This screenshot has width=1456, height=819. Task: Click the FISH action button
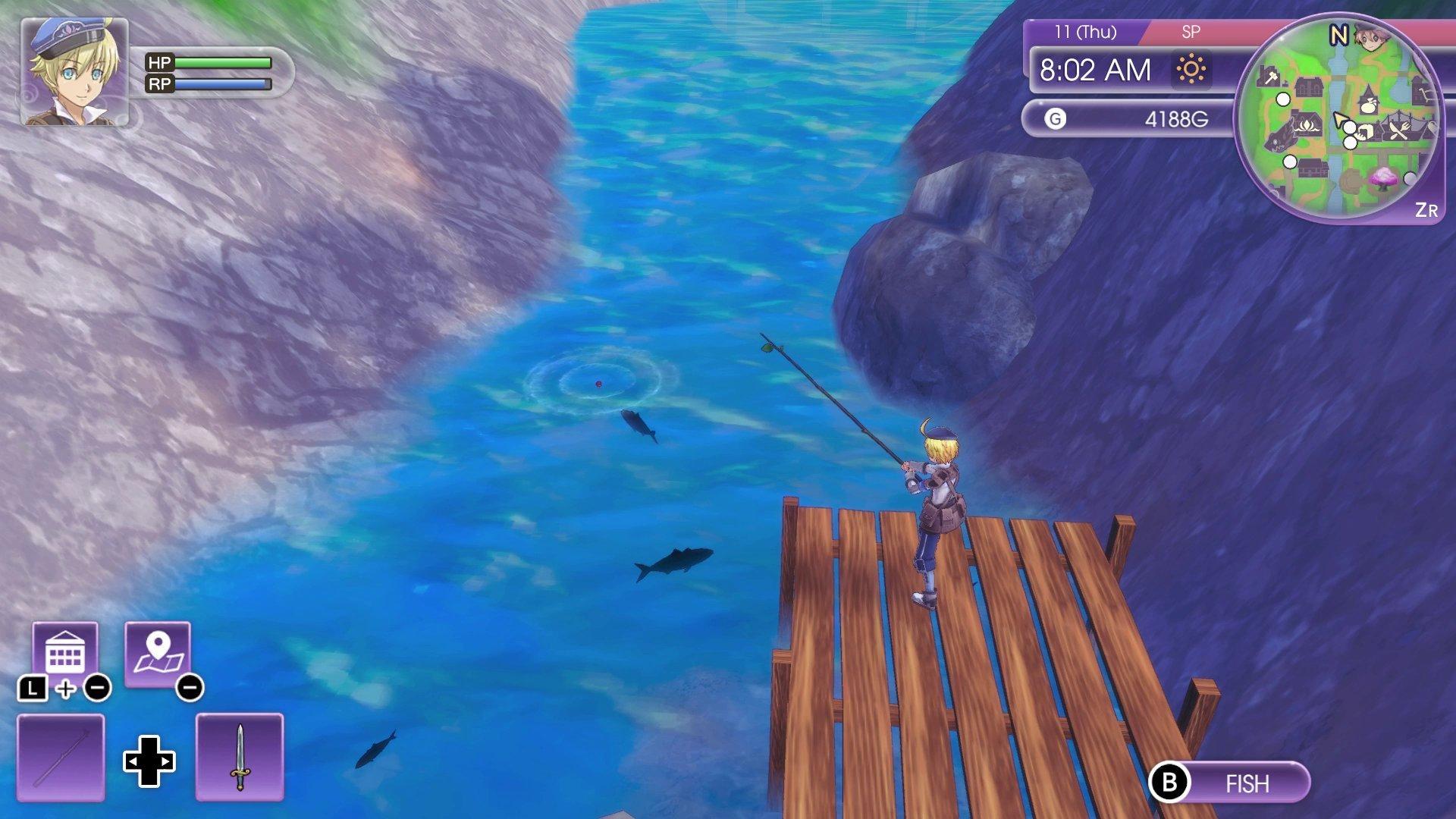(1230, 783)
